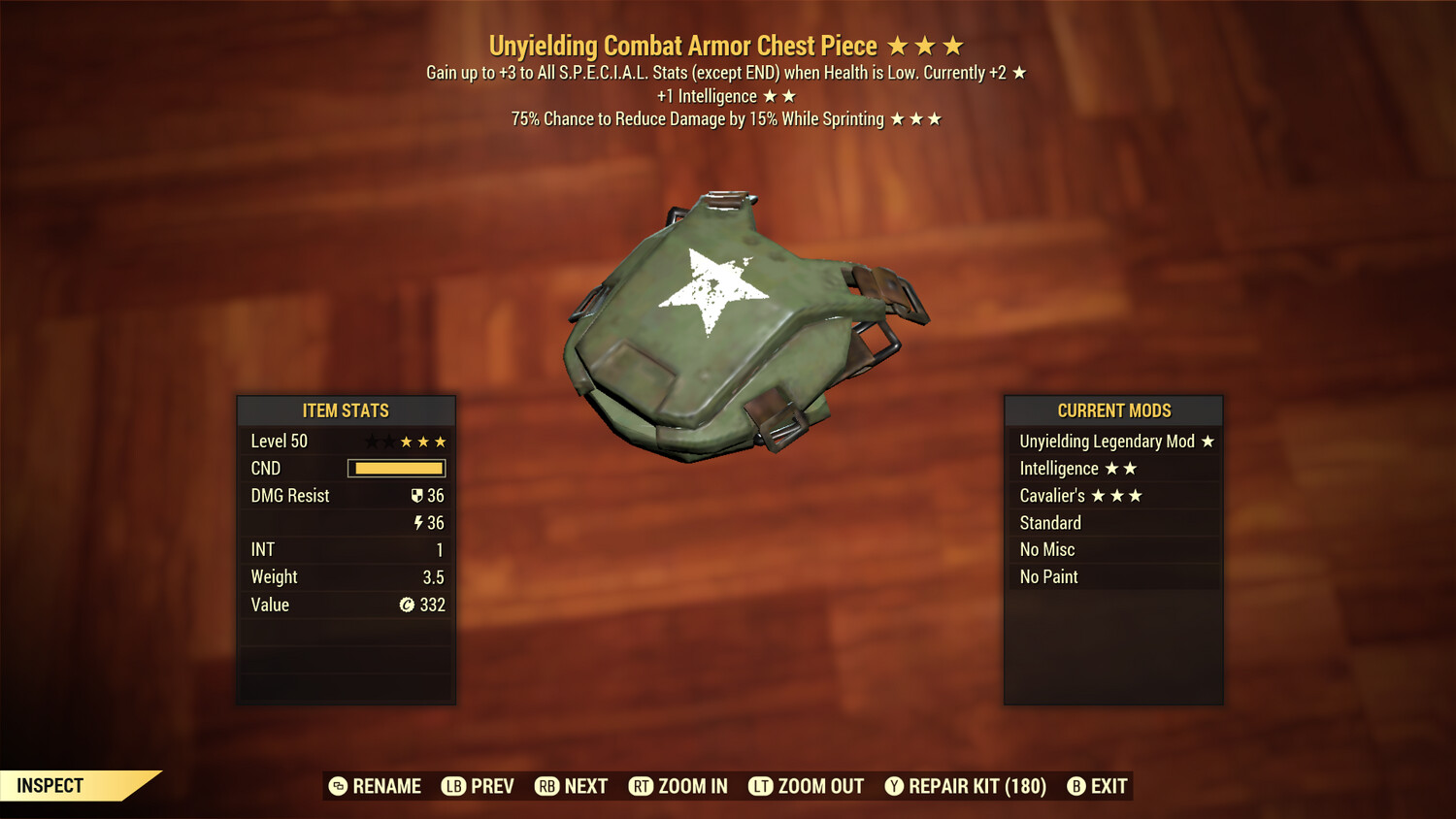
Task: Click the CND condition bar
Action: [396, 468]
